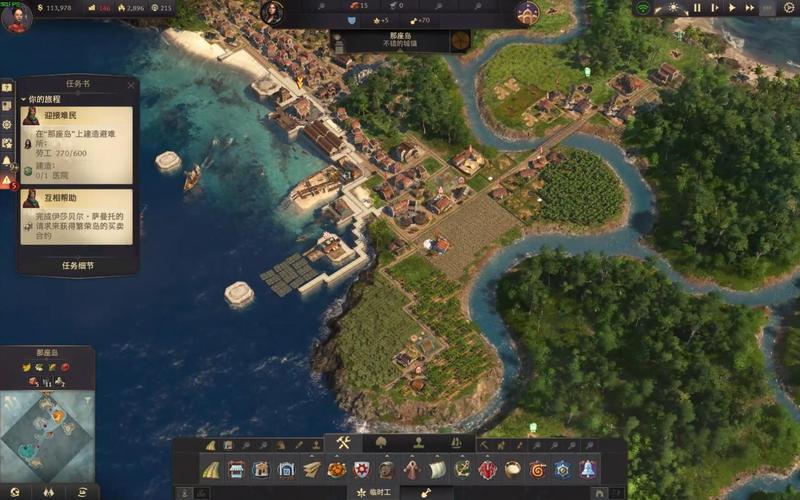Image resolution: width=800 pixels, height=500 pixels.
Task: Open the red warning notification icon
Action: click(7, 180)
